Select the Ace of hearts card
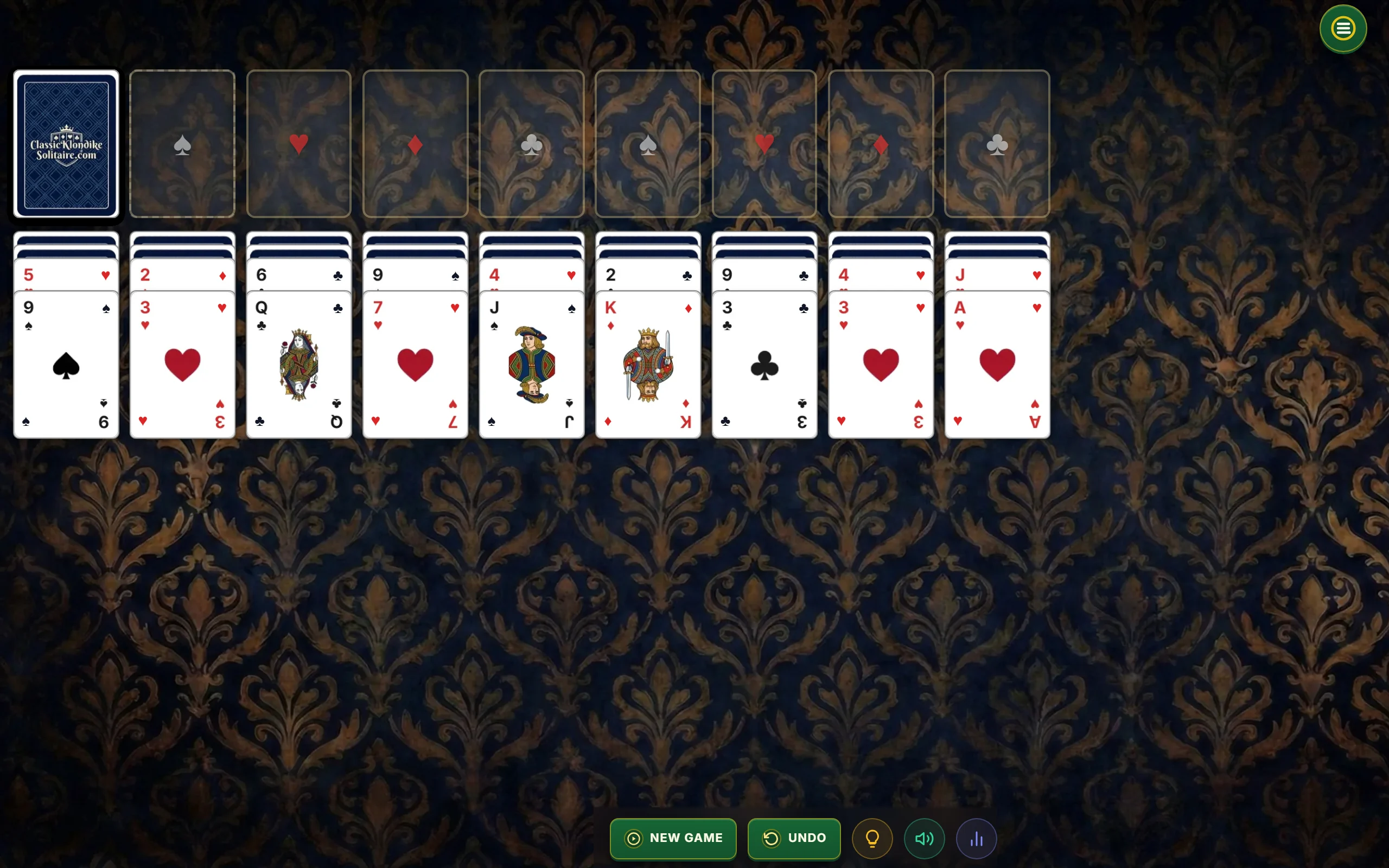 tap(996, 365)
